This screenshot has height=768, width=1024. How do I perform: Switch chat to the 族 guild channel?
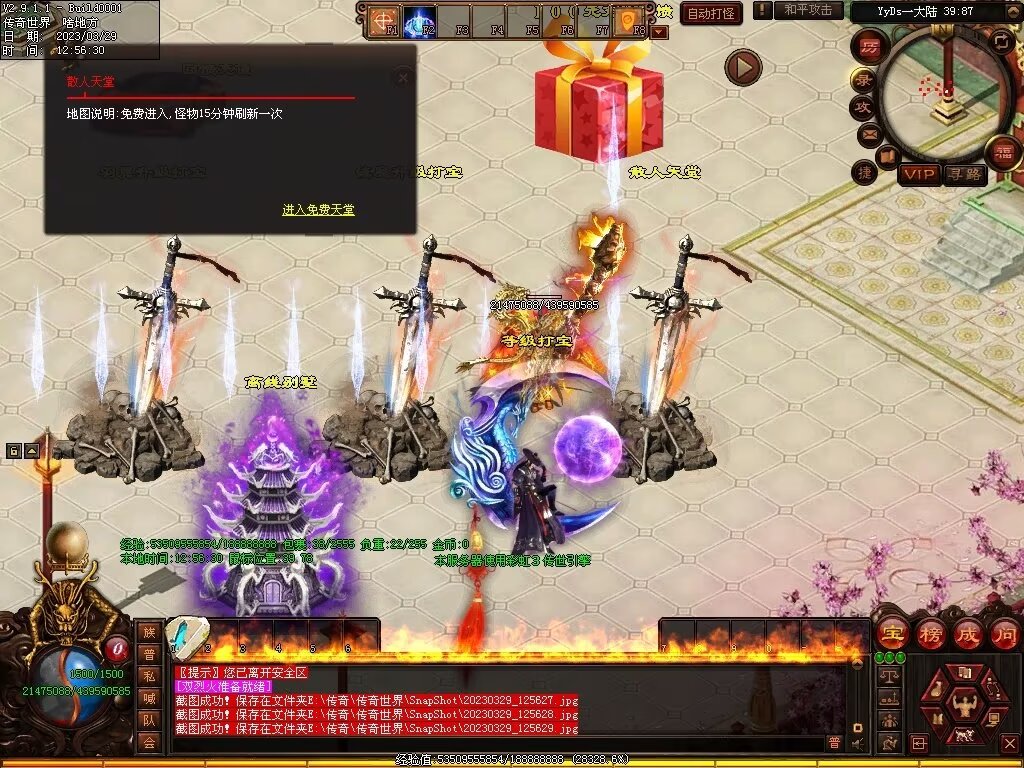click(x=149, y=632)
